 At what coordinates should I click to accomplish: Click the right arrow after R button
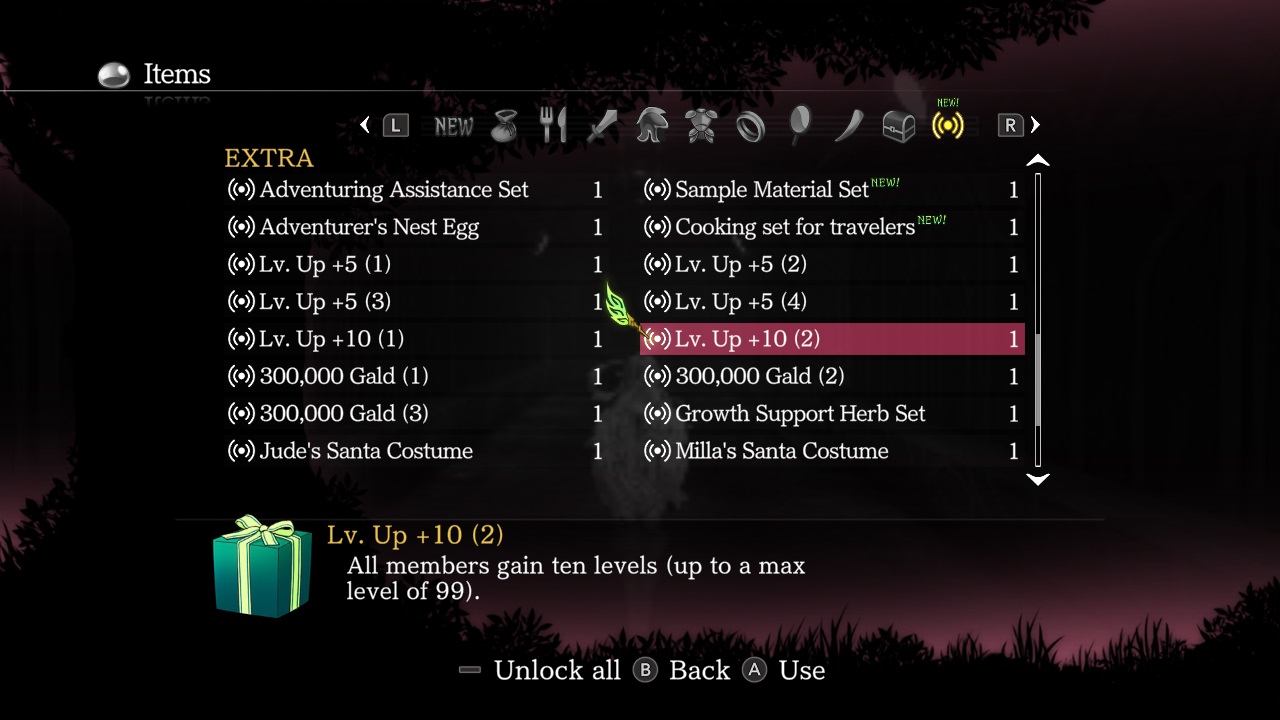1035,124
